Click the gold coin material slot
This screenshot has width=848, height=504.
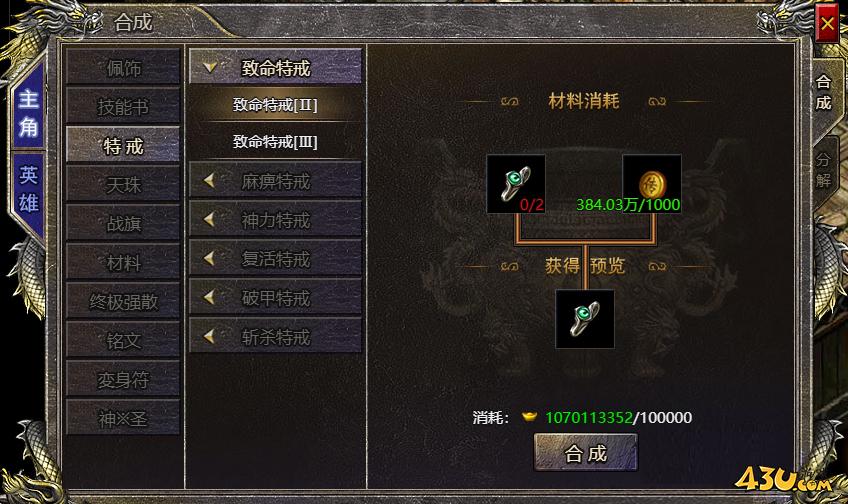[652, 183]
